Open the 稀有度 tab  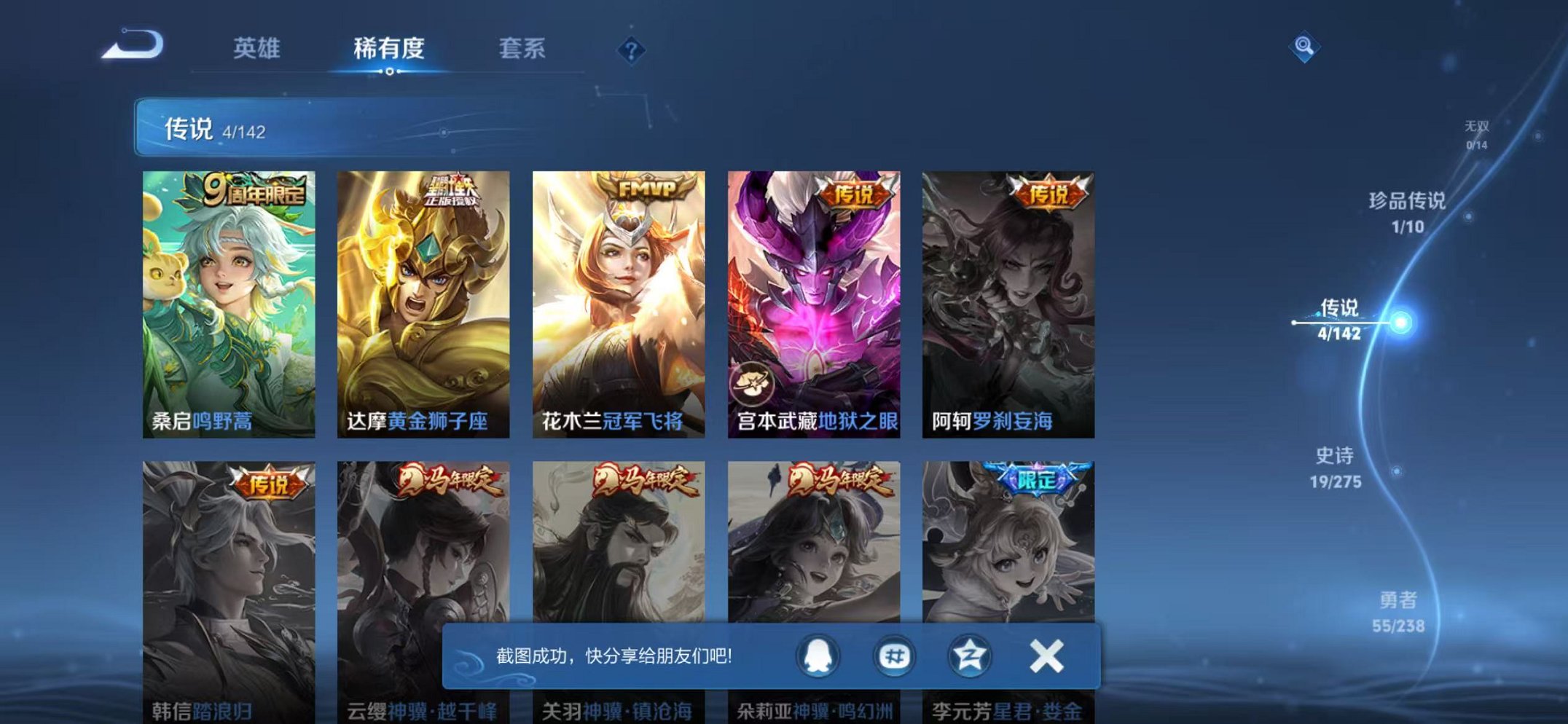click(391, 50)
